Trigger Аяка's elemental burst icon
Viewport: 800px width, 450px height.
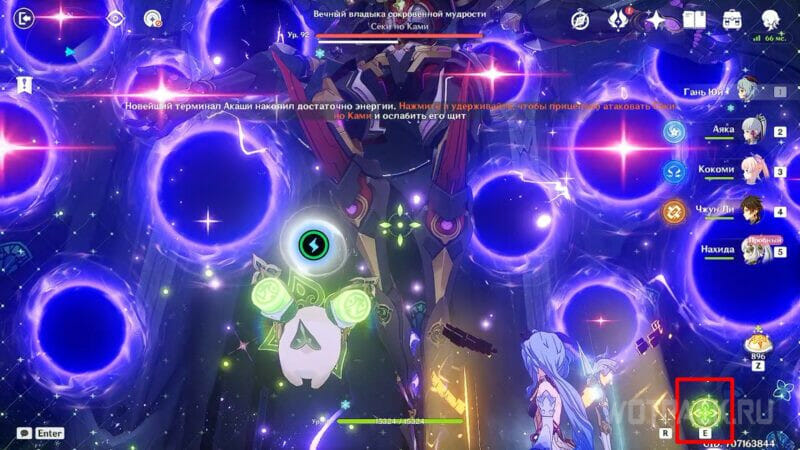click(x=675, y=131)
